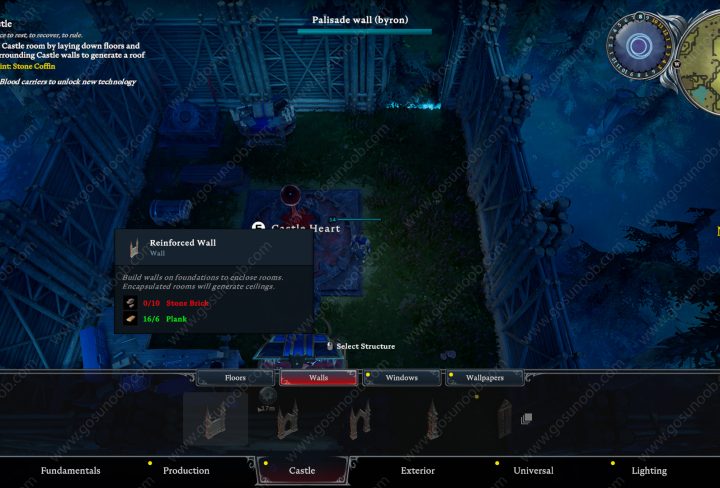Choose the Universal build category
Viewport: 720px width, 488px height.
pos(533,470)
